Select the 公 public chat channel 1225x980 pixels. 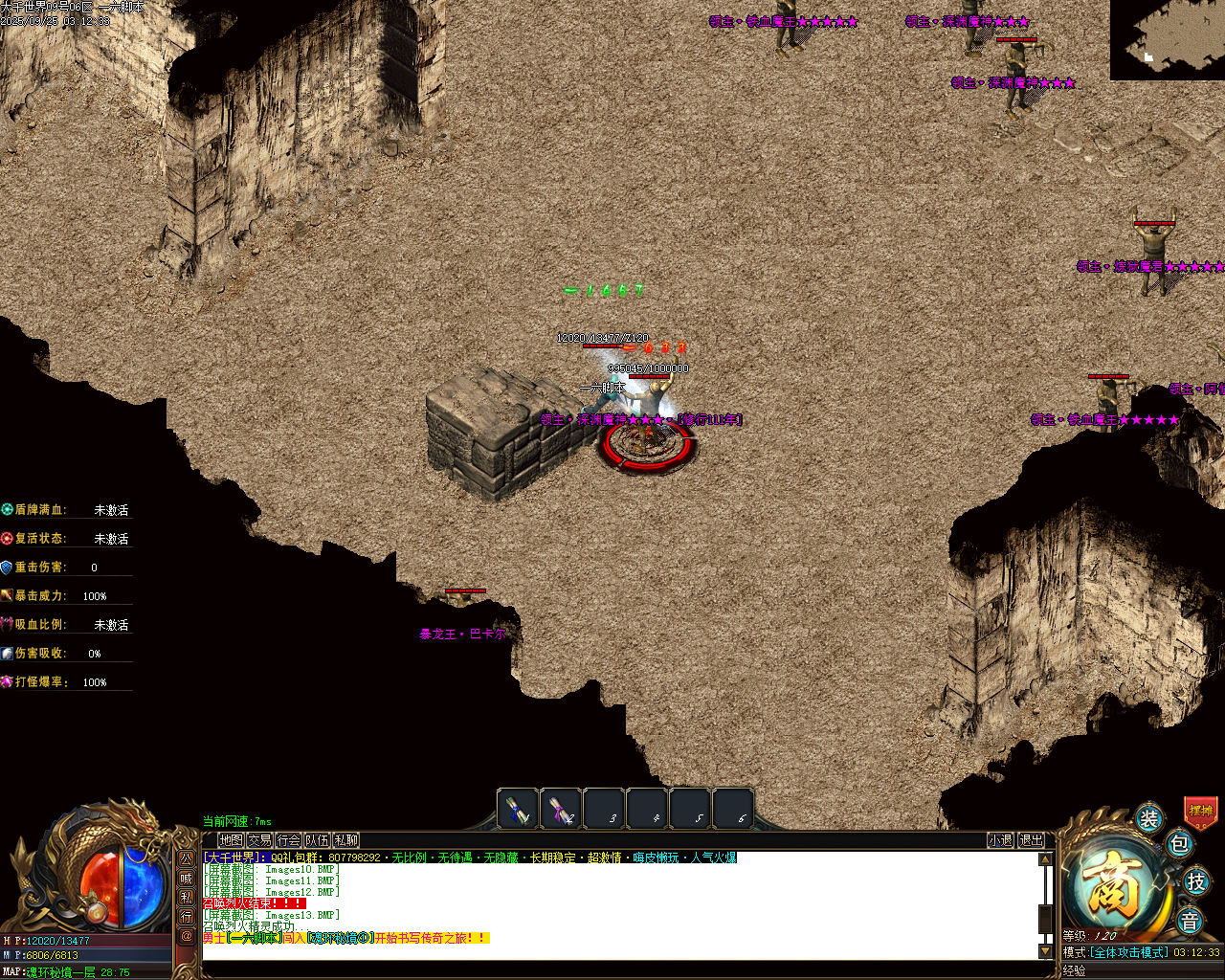(x=187, y=857)
